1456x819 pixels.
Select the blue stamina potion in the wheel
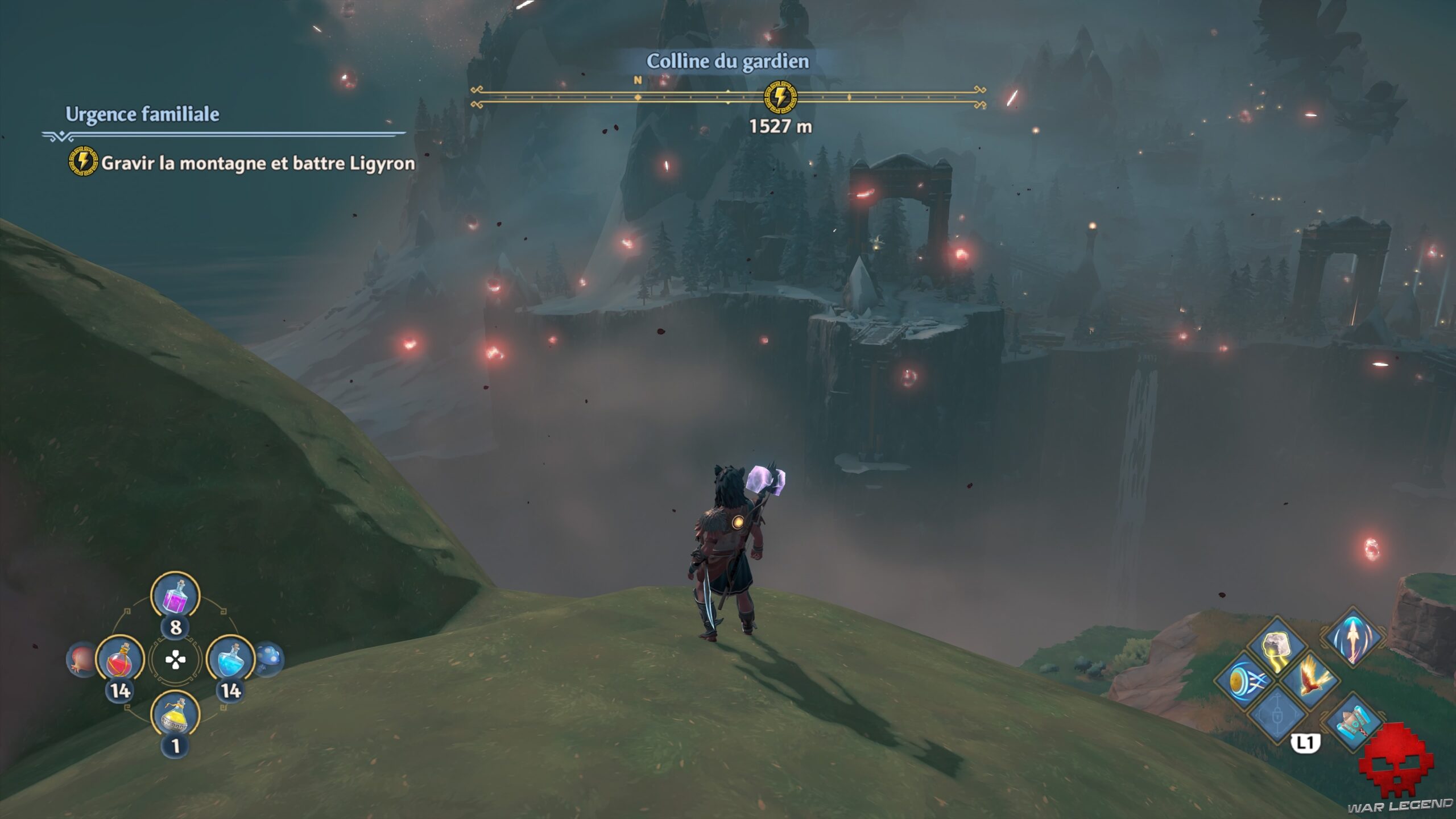(x=232, y=660)
